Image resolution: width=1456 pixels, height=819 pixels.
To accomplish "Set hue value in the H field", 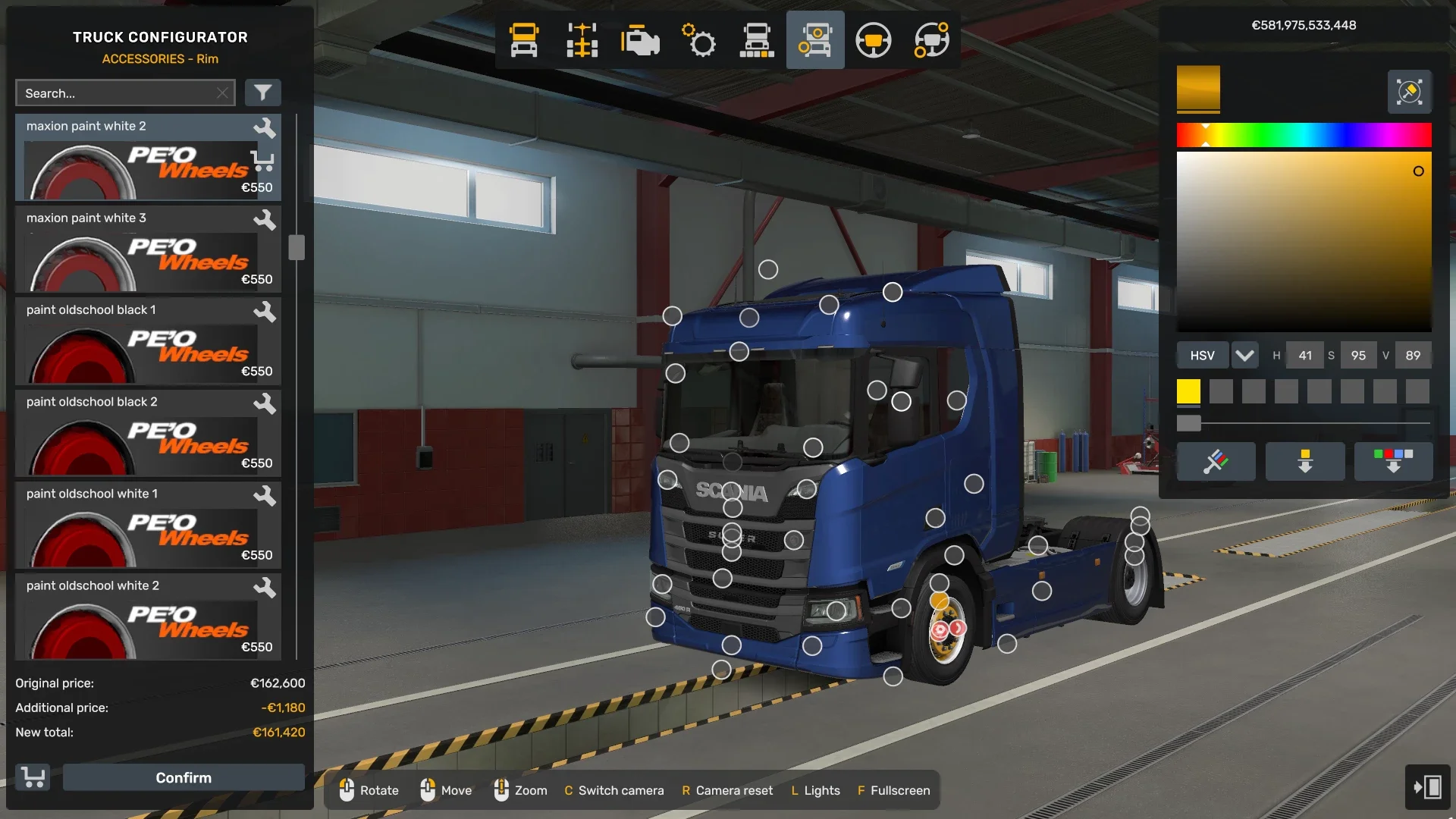I will pyautogui.click(x=1304, y=355).
